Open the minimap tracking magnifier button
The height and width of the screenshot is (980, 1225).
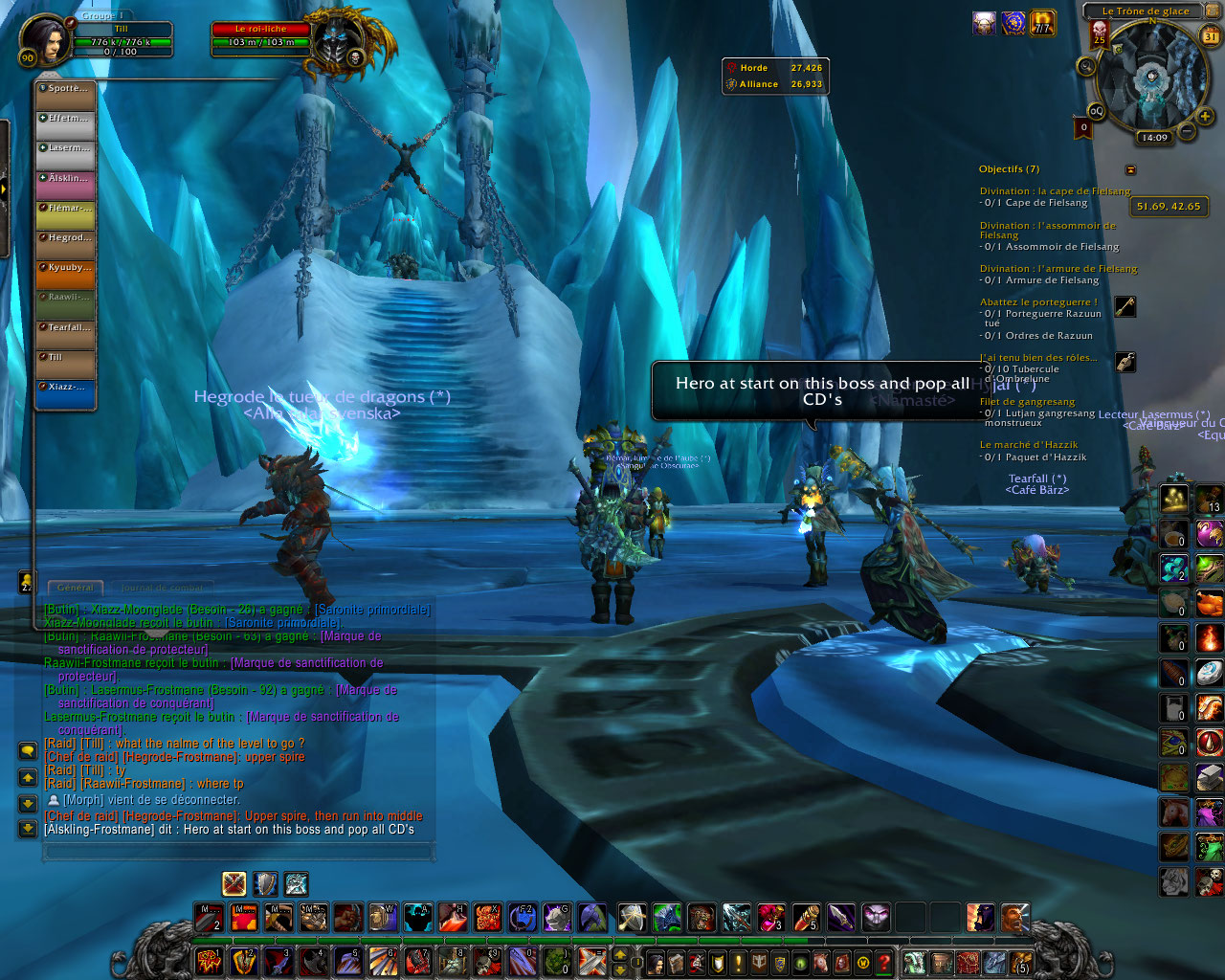coord(1086,66)
